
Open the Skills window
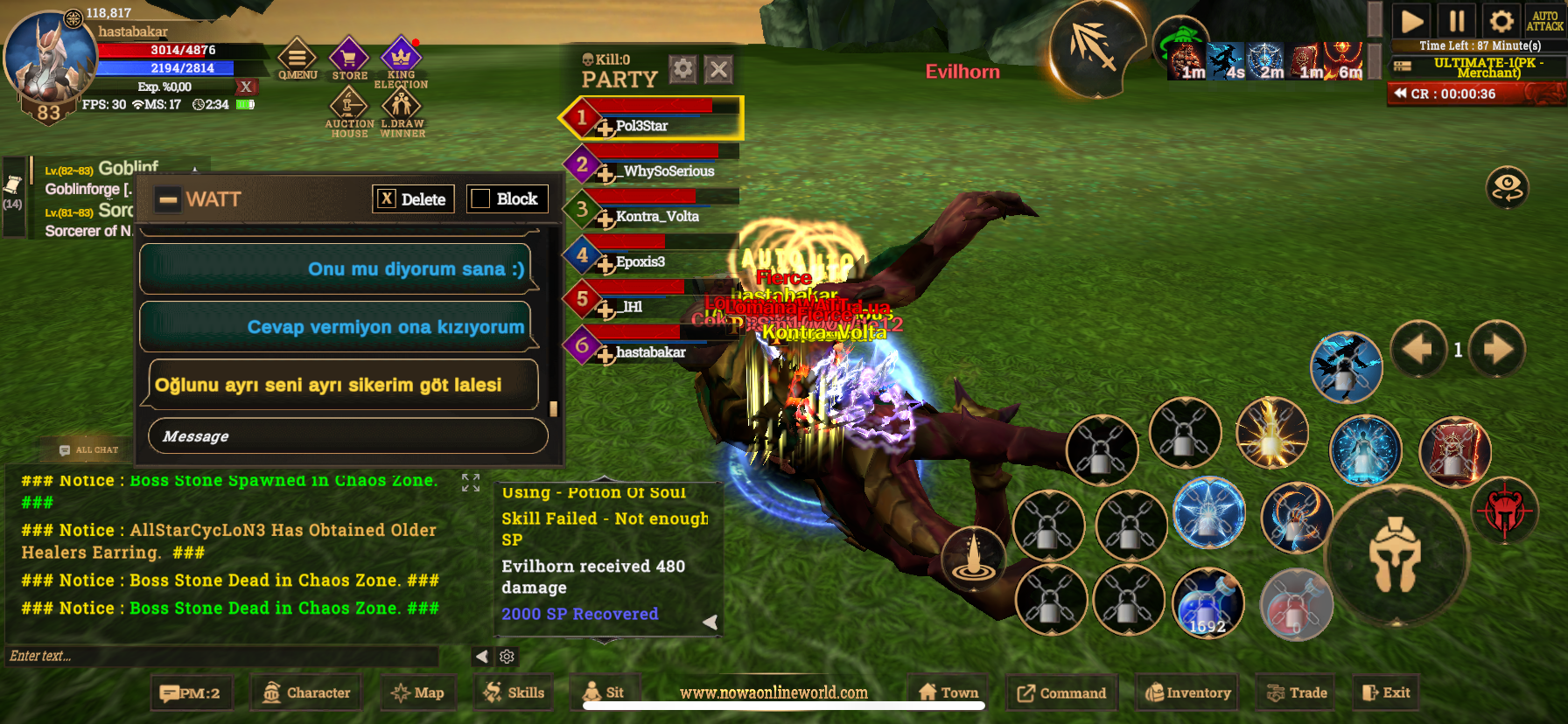[x=514, y=693]
